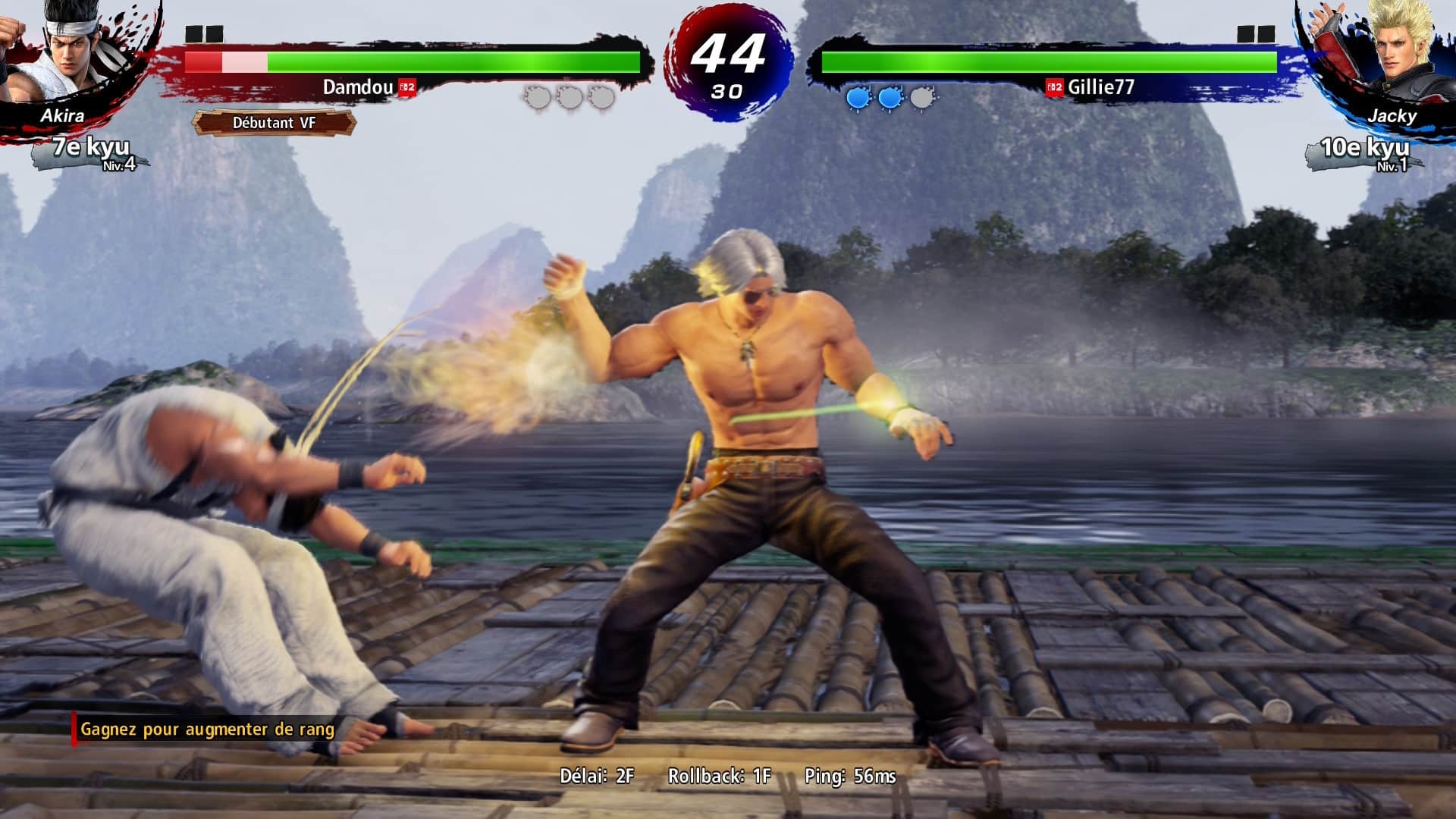Click the 10e kyu rank badge
The image size is (1456, 819).
1364,150
